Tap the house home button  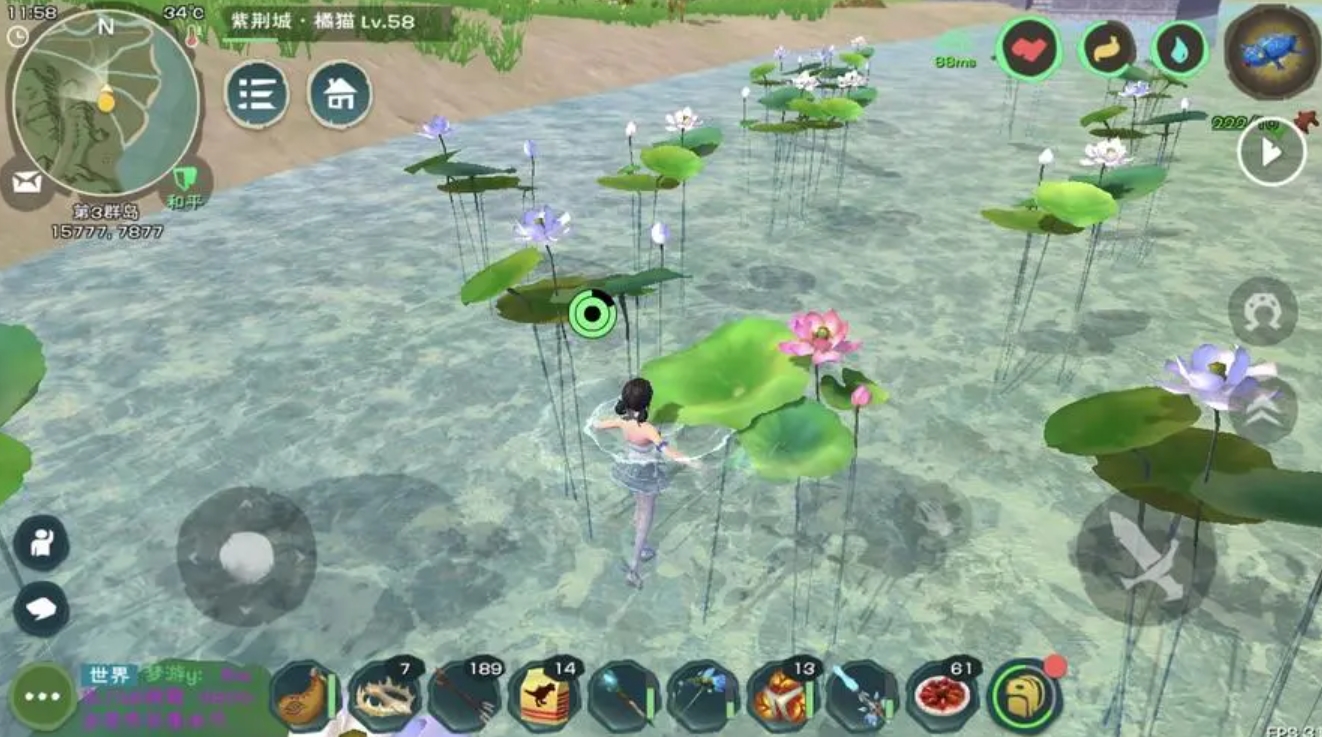click(339, 95)
